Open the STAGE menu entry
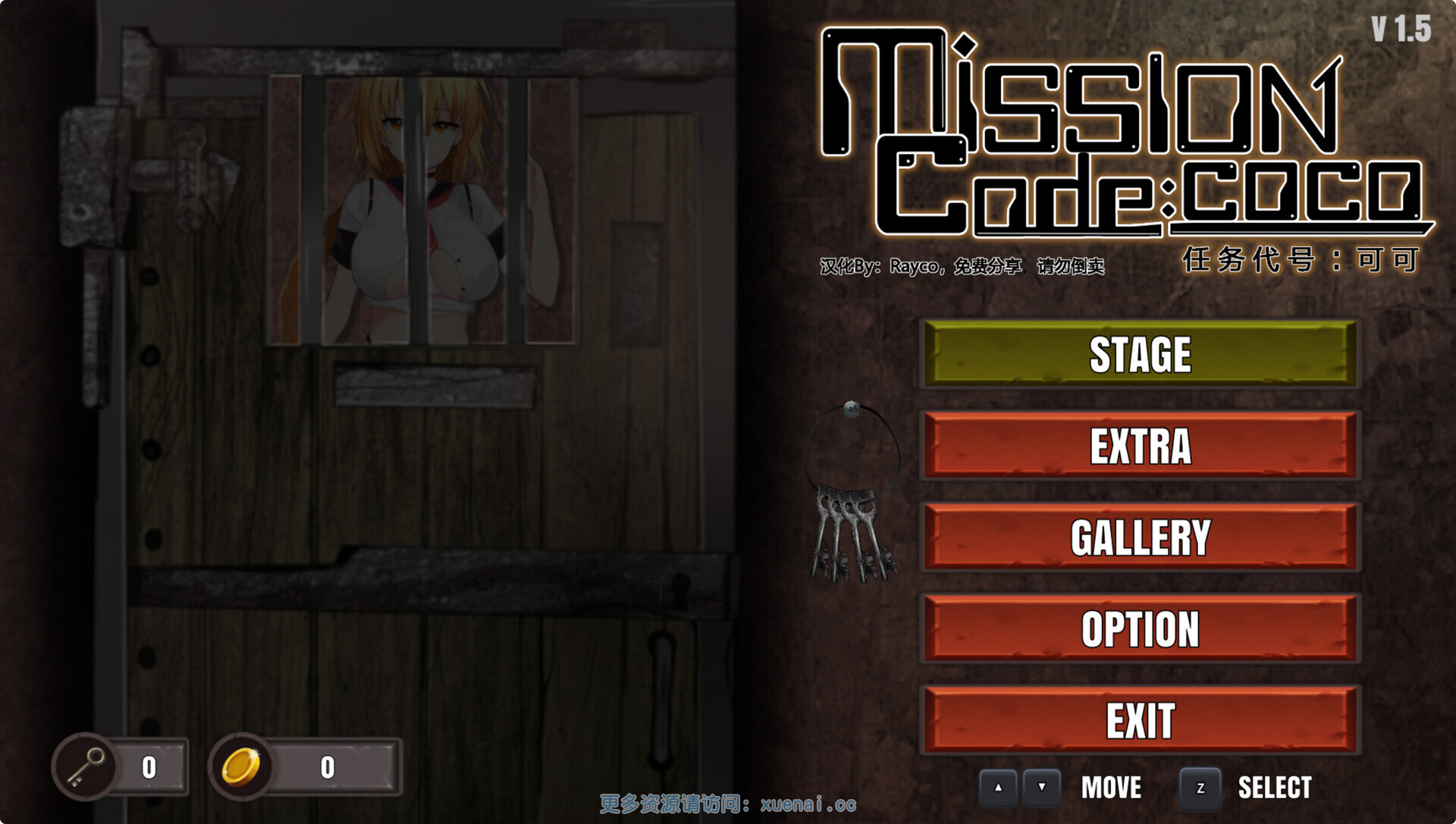 1140,355
